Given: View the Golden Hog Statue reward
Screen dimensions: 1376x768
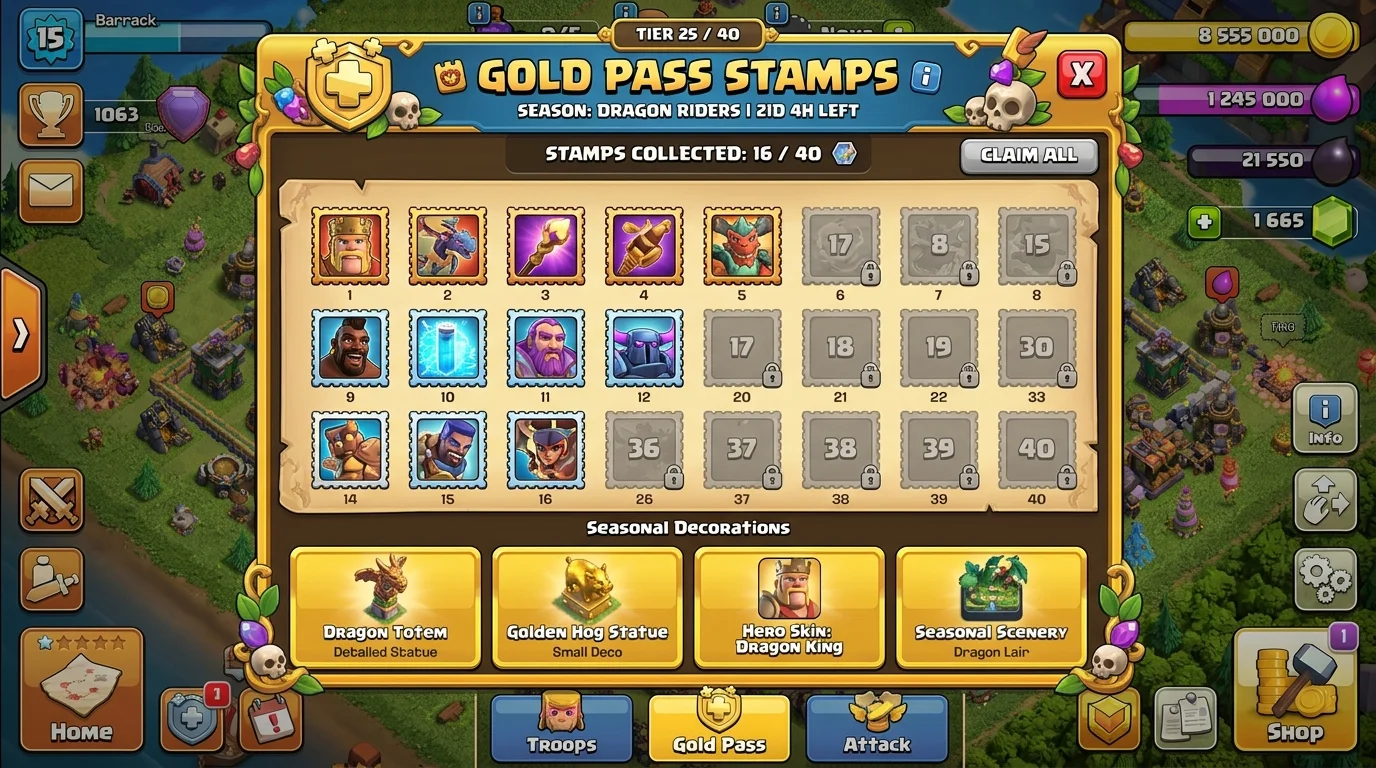Looking at the screenshot, I should 587,607.
